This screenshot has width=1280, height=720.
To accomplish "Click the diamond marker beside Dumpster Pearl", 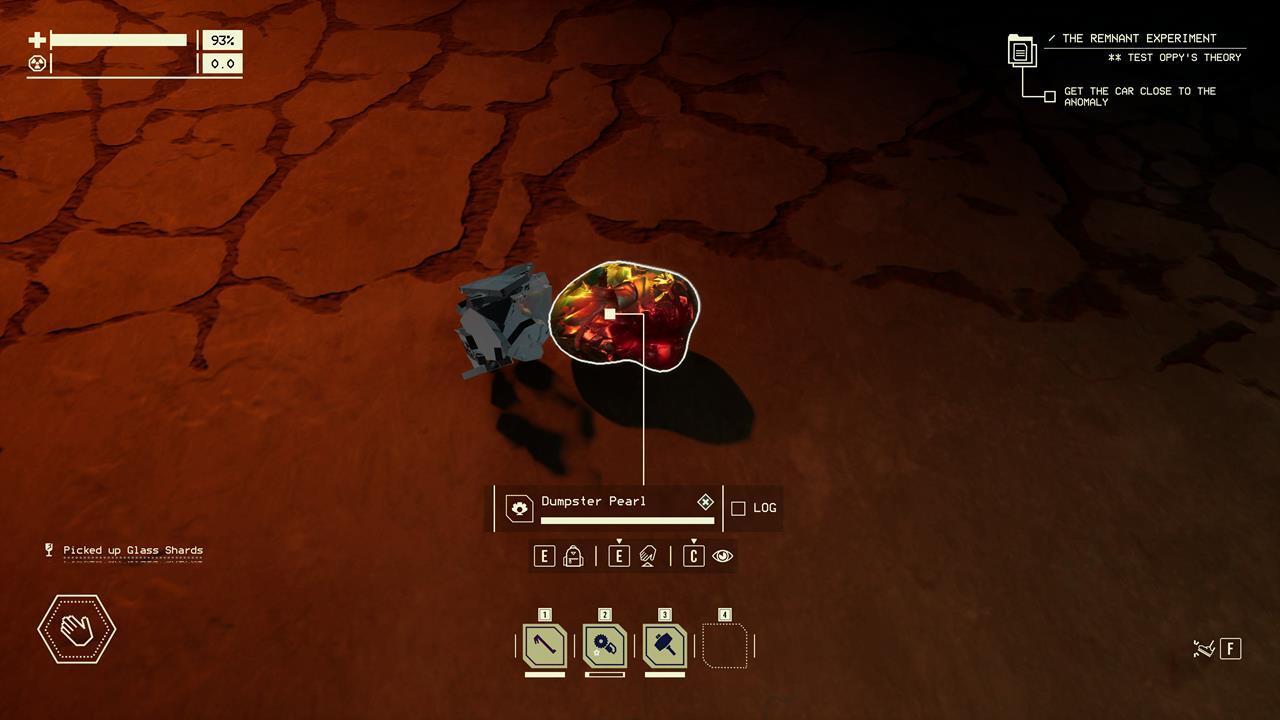I will coord(705,502).
